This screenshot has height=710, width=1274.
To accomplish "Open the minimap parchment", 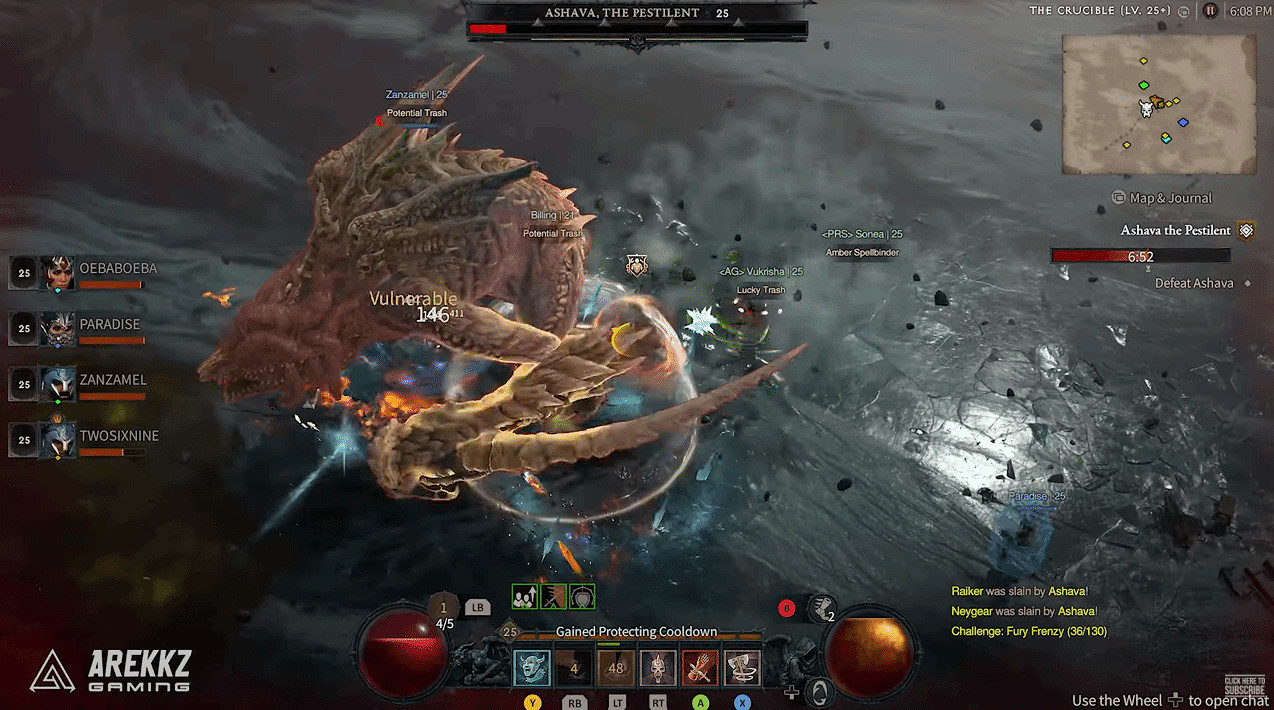I will 1158,103.
